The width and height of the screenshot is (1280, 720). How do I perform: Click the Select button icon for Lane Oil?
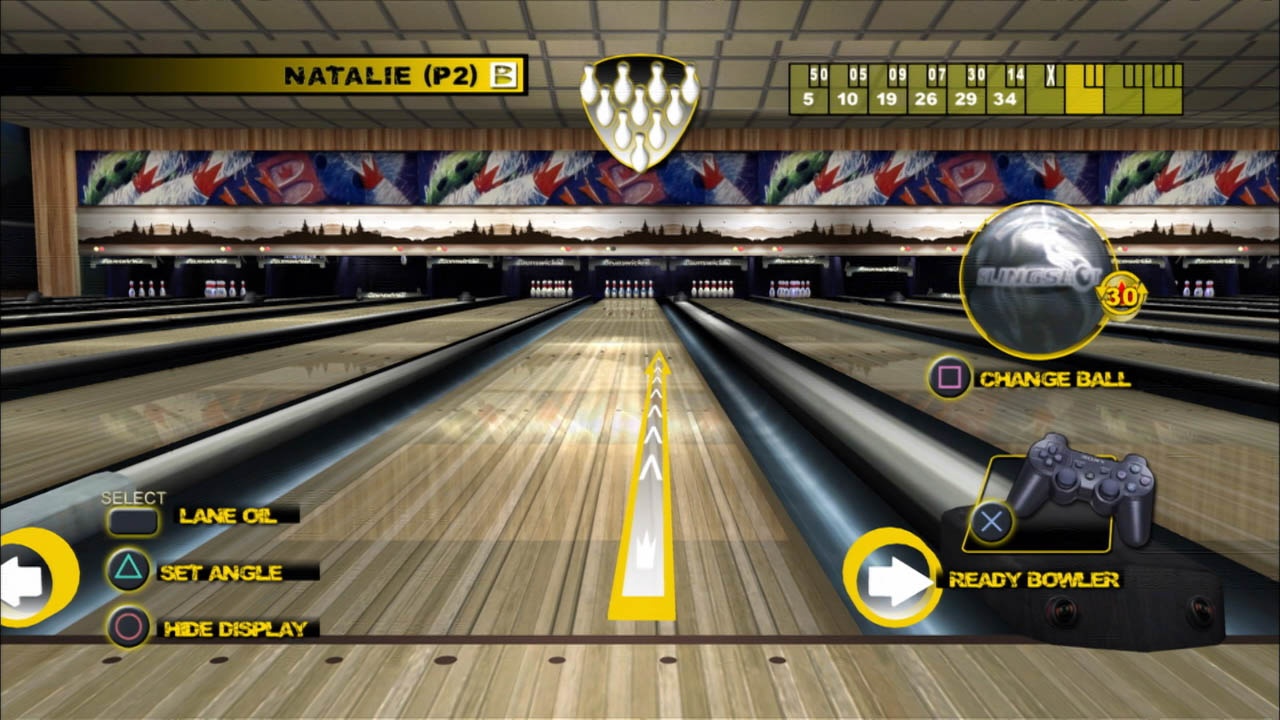tap(134, 519)
